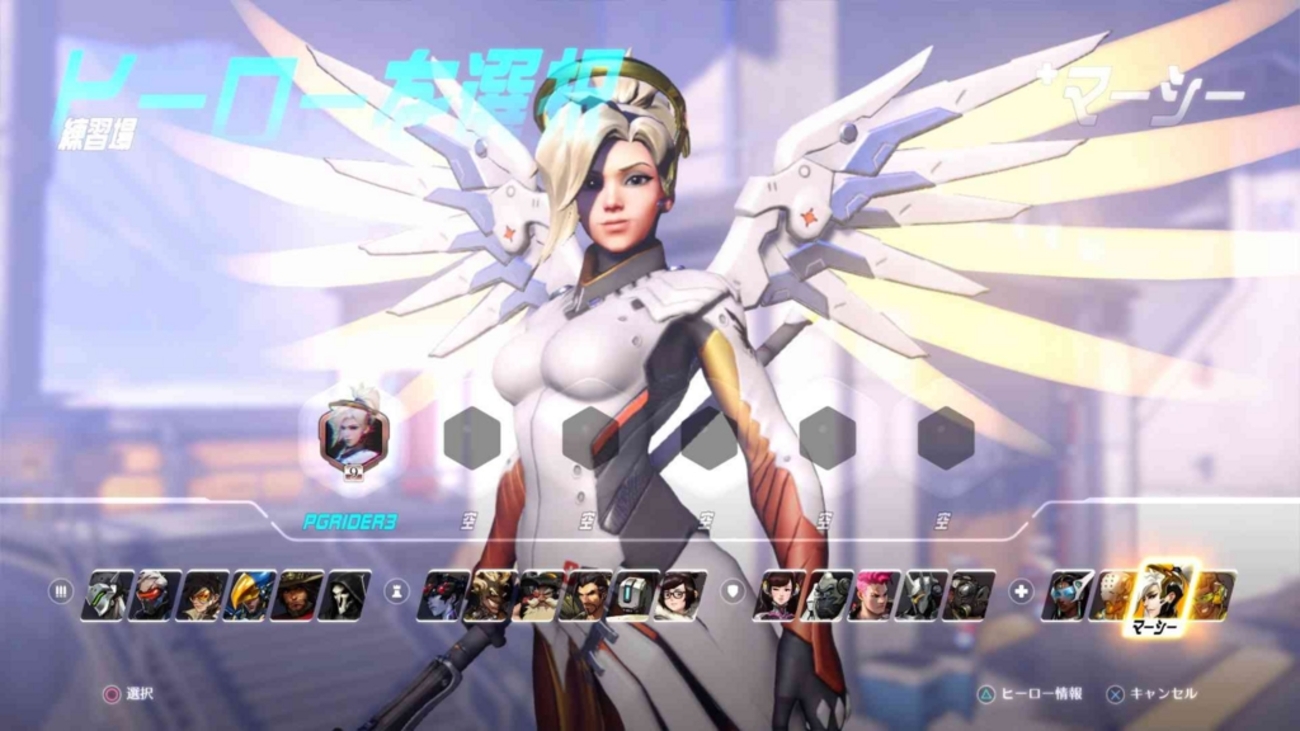Choose the Zenyatta portrait
Screen dimensions: 1300x731
pyautogui.click(x=1113, y=595)
